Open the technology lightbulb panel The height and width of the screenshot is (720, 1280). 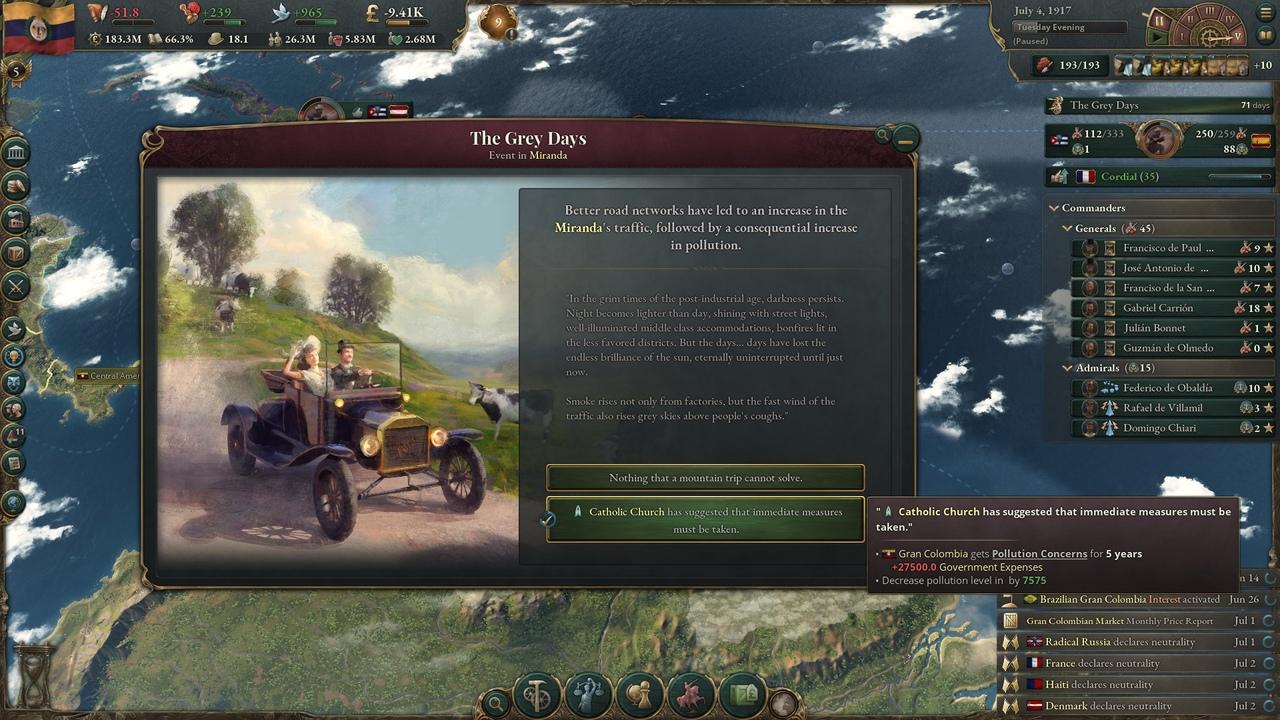pyautogui.click(x=15, y=356)
